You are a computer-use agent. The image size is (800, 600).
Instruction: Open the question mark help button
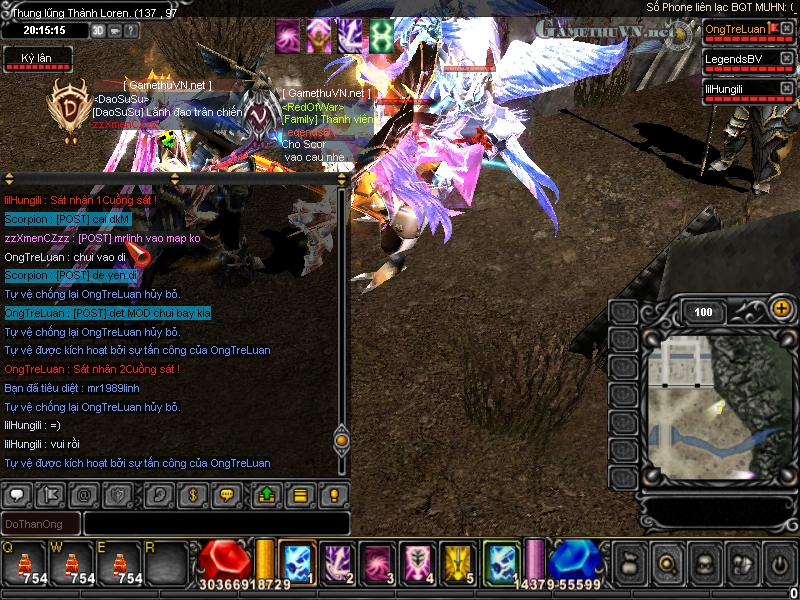click(x=132, y=30)
